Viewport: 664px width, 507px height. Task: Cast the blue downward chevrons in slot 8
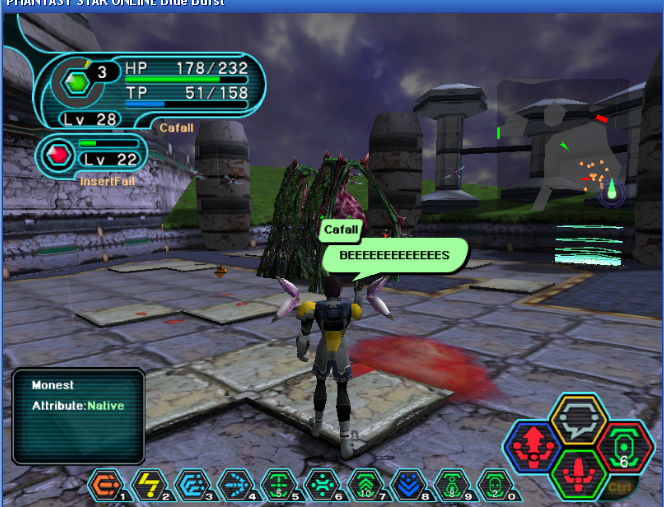(x=407, y=485)
